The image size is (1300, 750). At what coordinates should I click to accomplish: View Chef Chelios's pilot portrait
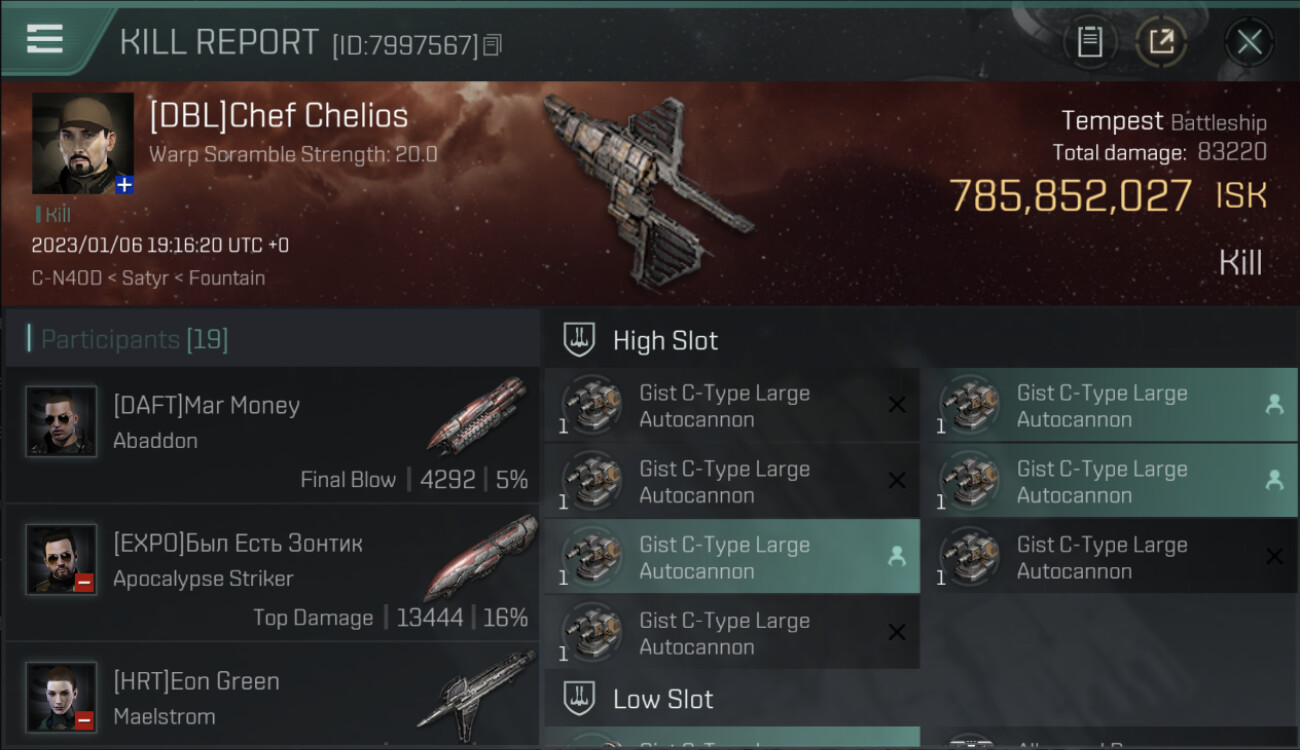pos(83,143)
